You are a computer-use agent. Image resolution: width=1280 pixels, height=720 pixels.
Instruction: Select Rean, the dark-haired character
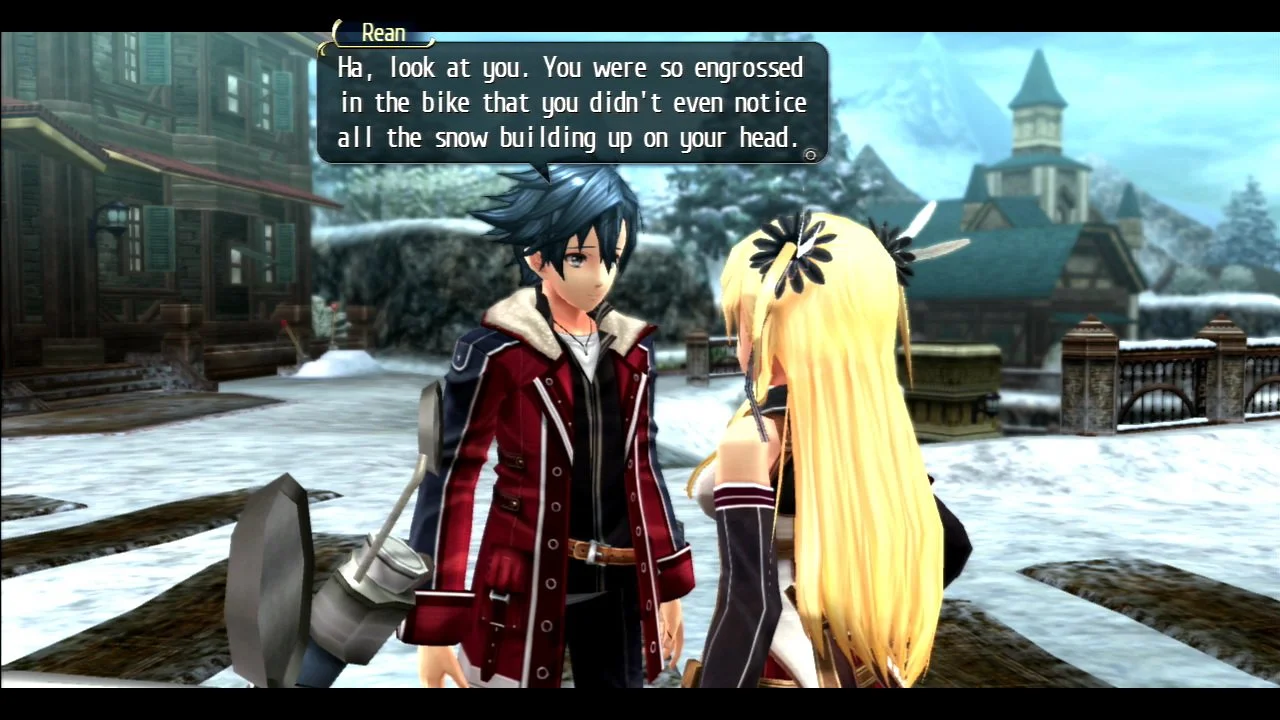click(x=560, y=400)
